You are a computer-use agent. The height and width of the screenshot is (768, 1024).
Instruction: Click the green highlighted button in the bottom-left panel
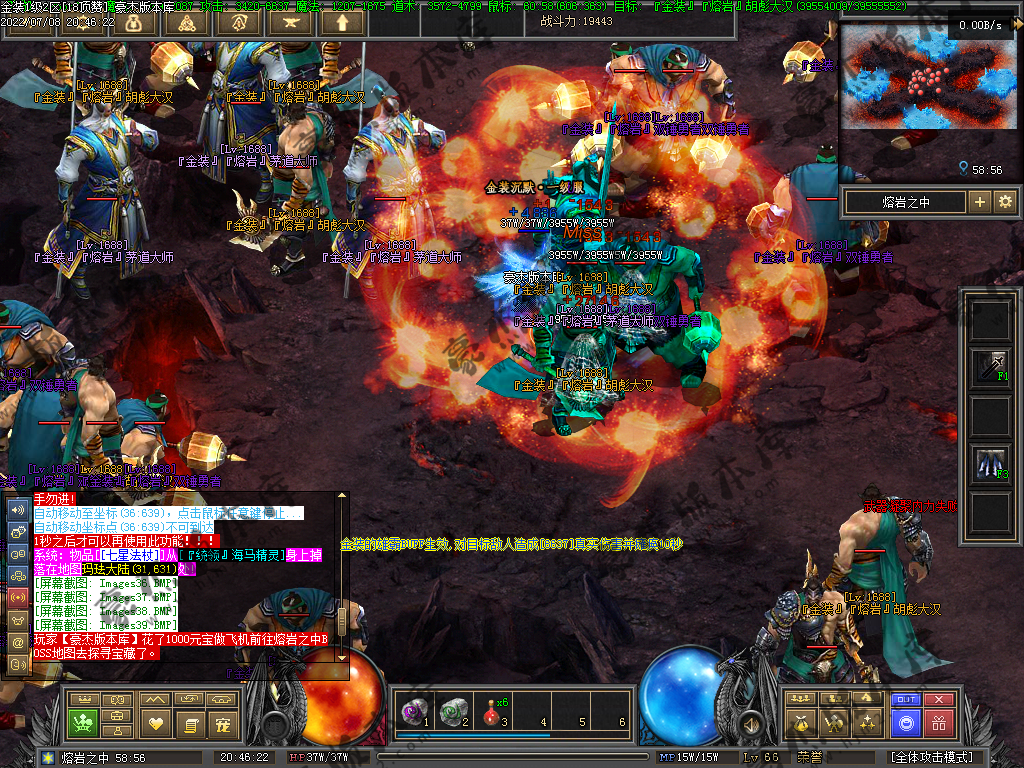tap(82, 722)
